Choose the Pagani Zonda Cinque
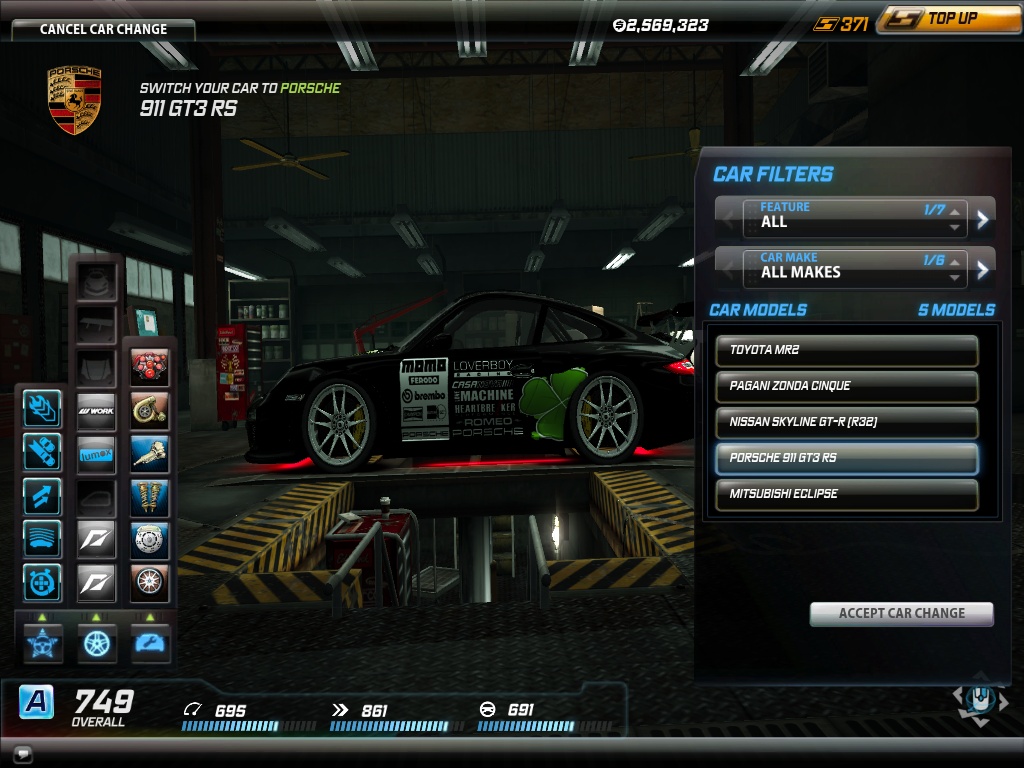The width and height of the screenshot is (1024, 768). click(847, 386)
